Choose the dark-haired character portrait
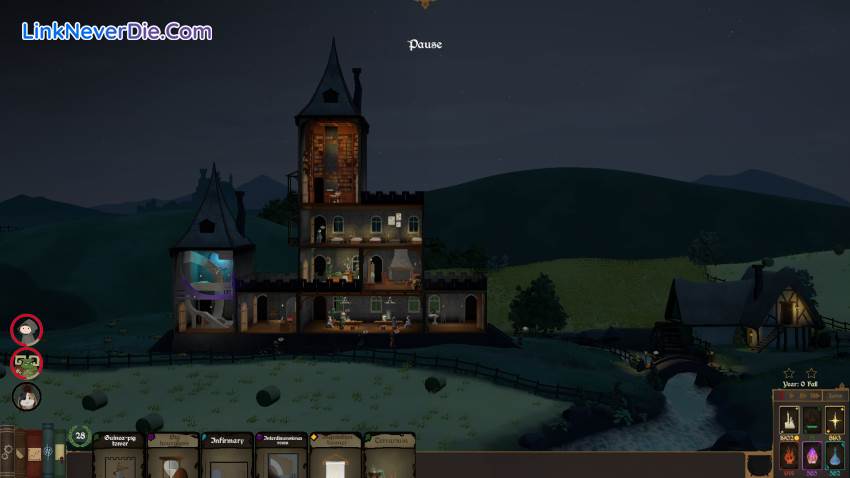The width and height of the screenshot is (850, 478). [27, 396]
